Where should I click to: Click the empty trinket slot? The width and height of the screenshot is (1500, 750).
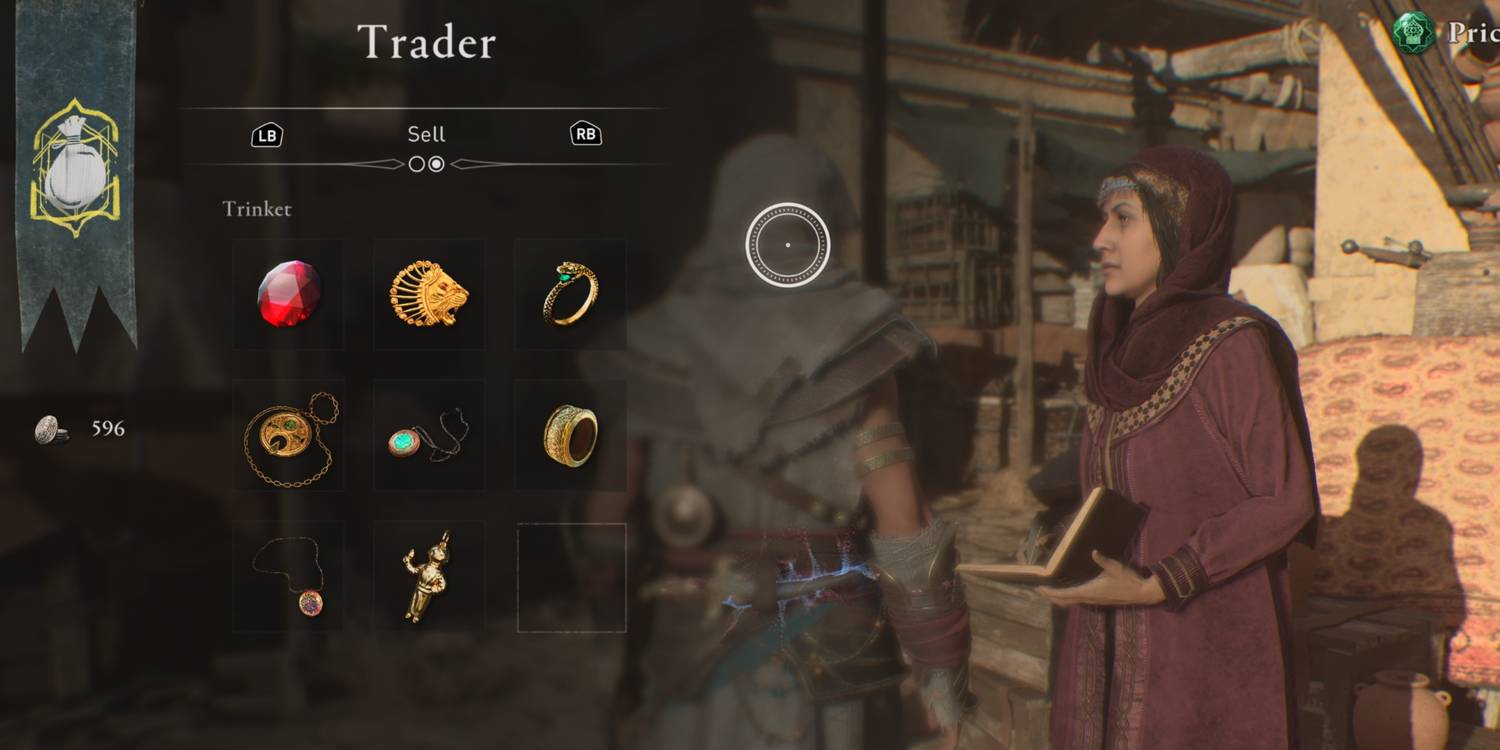[x=571, y=575]
